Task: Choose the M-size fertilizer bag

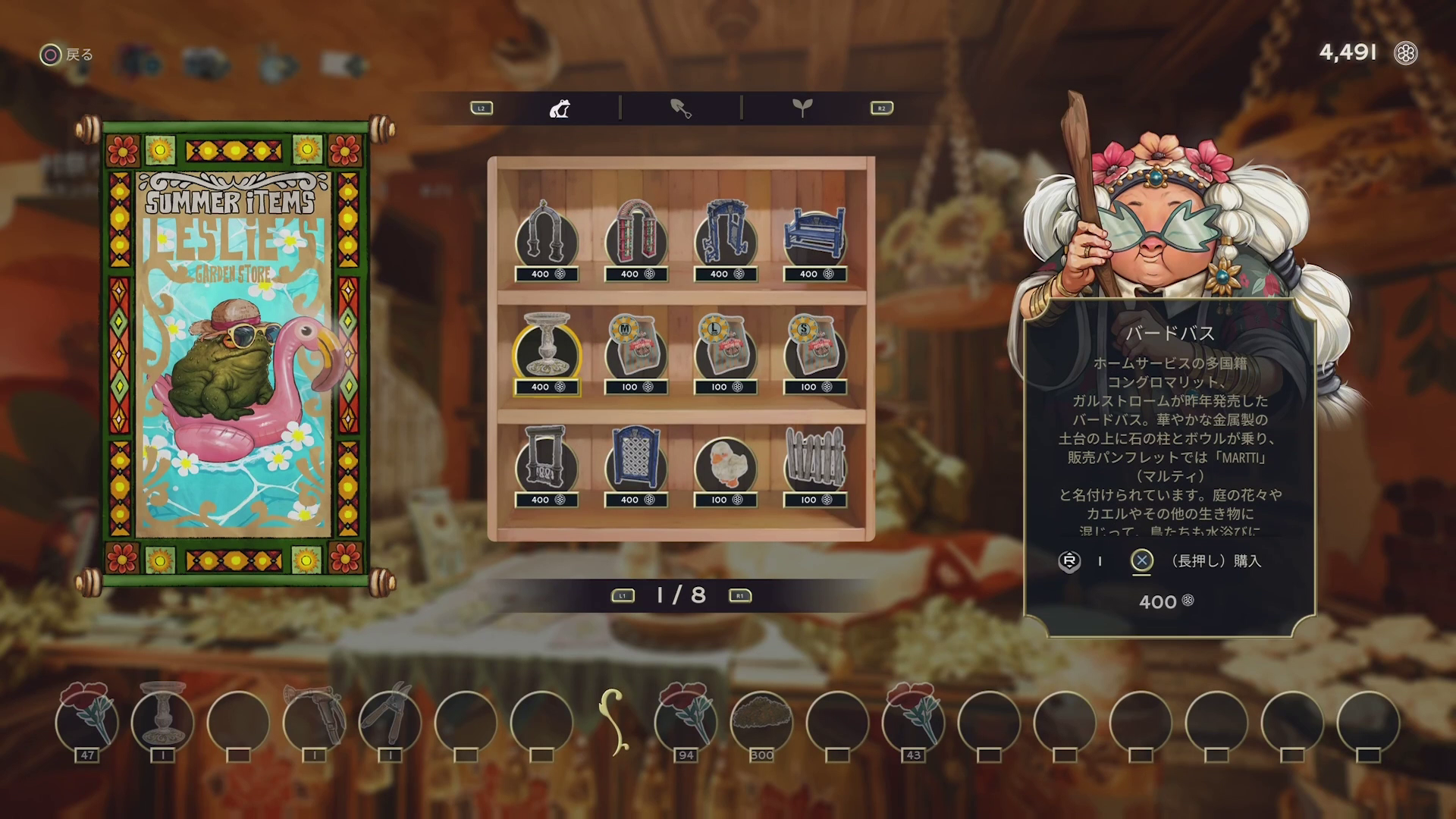Action: [636, 352]
